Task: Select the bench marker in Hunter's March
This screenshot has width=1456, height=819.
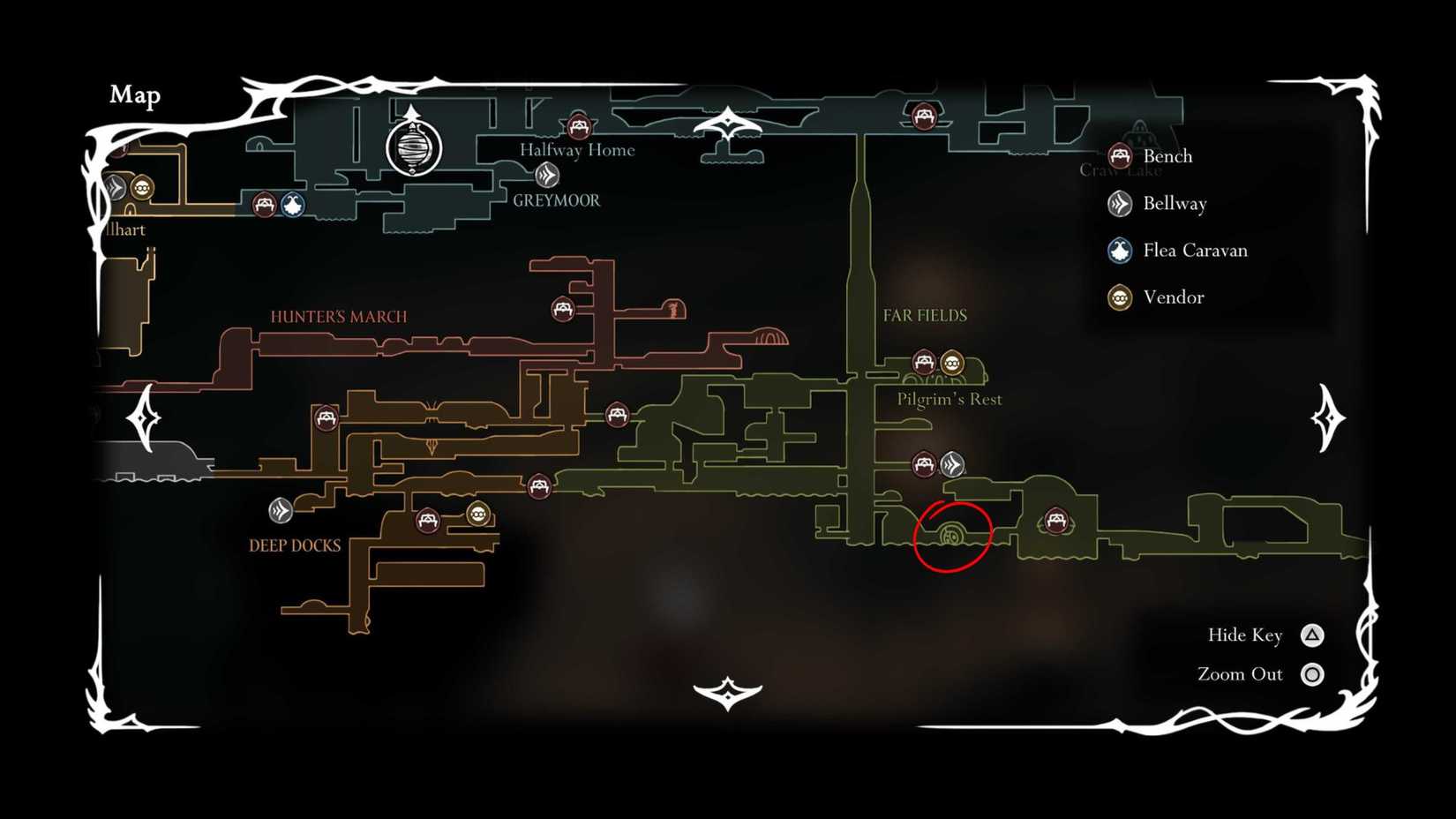Action: 562,311
